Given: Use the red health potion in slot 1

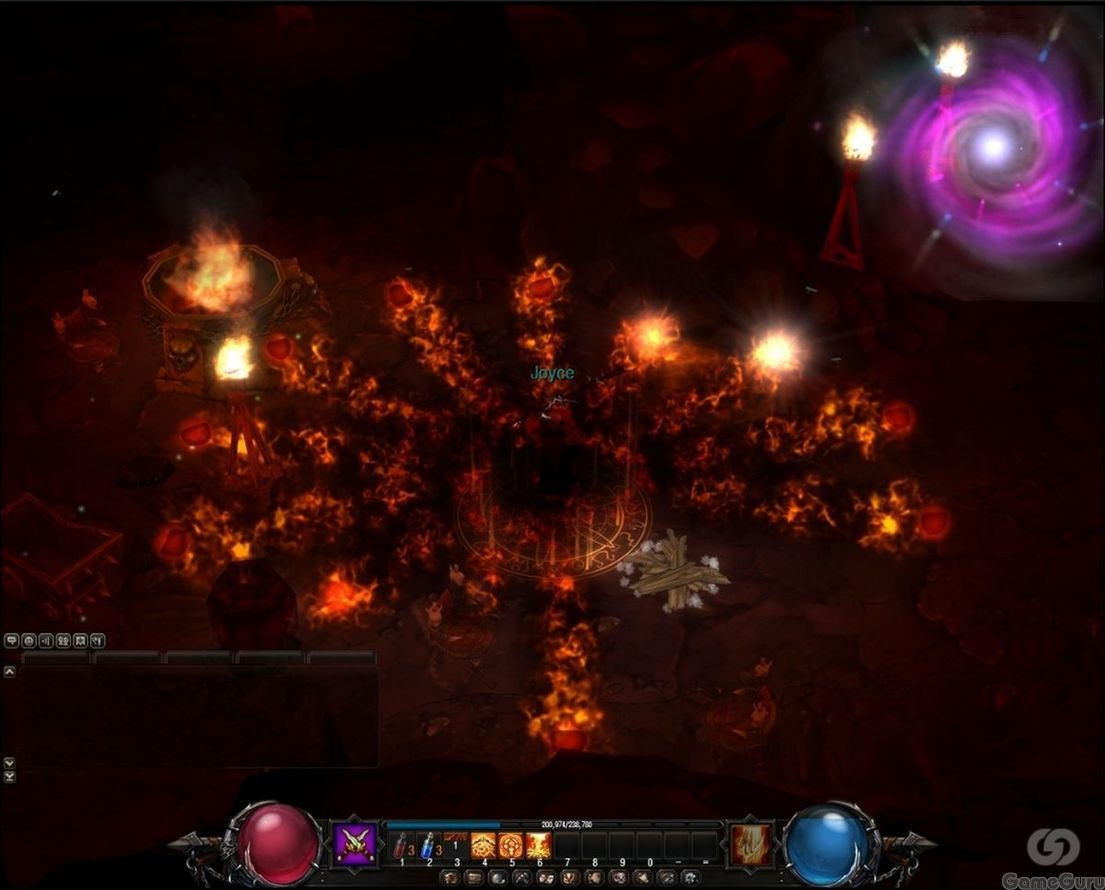Looking at the screenshot, I should (400, 845).
